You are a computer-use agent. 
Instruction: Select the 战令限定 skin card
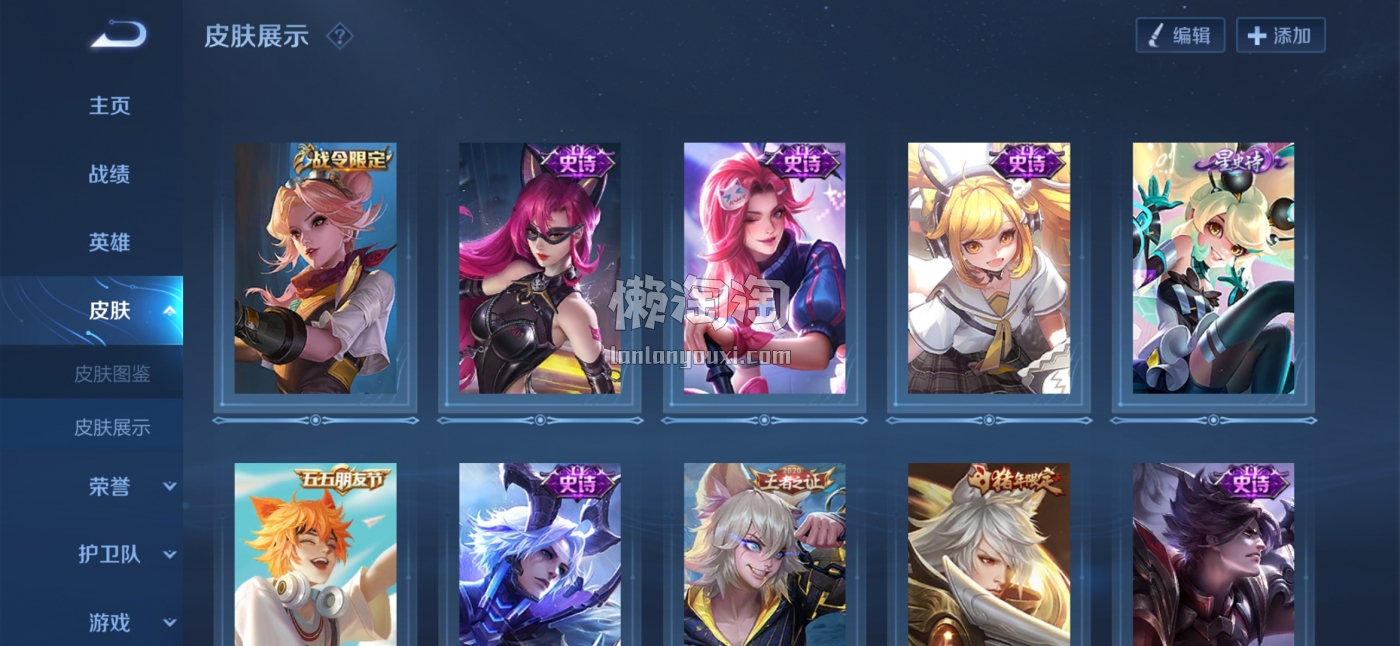tap(315, 268)
